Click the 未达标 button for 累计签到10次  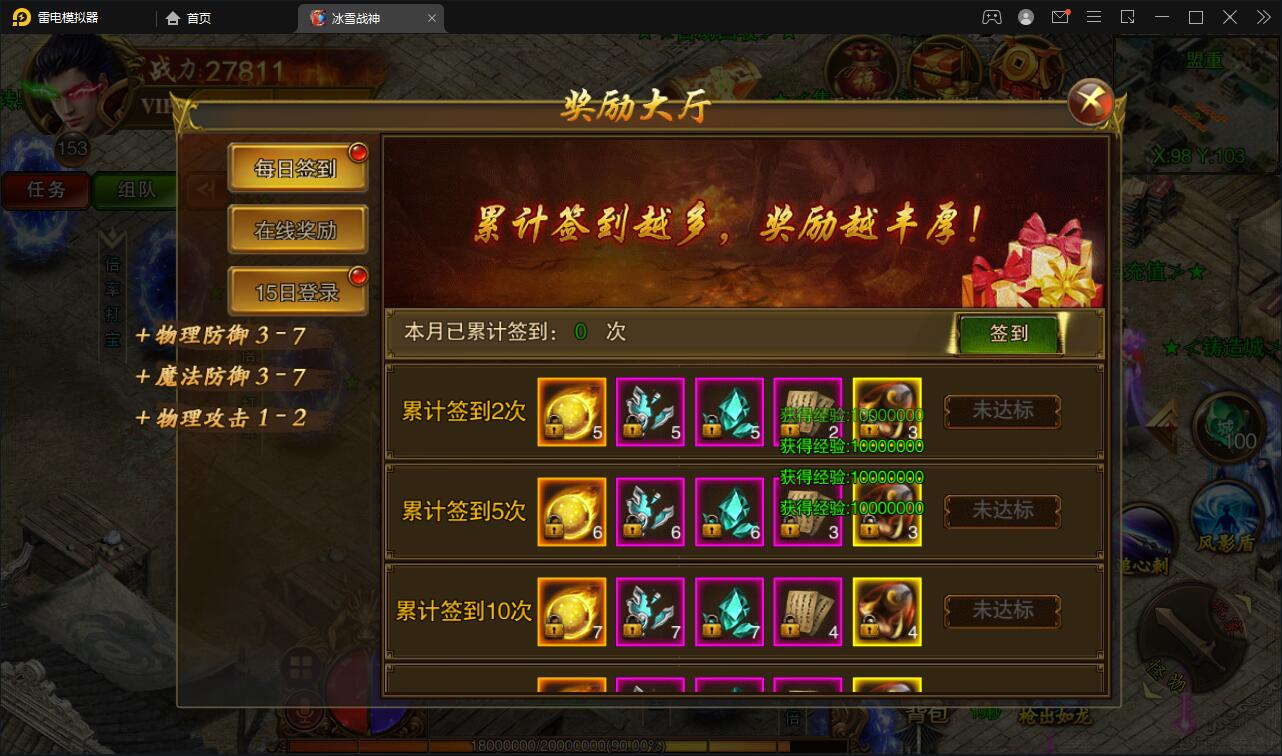[x=1000, y=611]
